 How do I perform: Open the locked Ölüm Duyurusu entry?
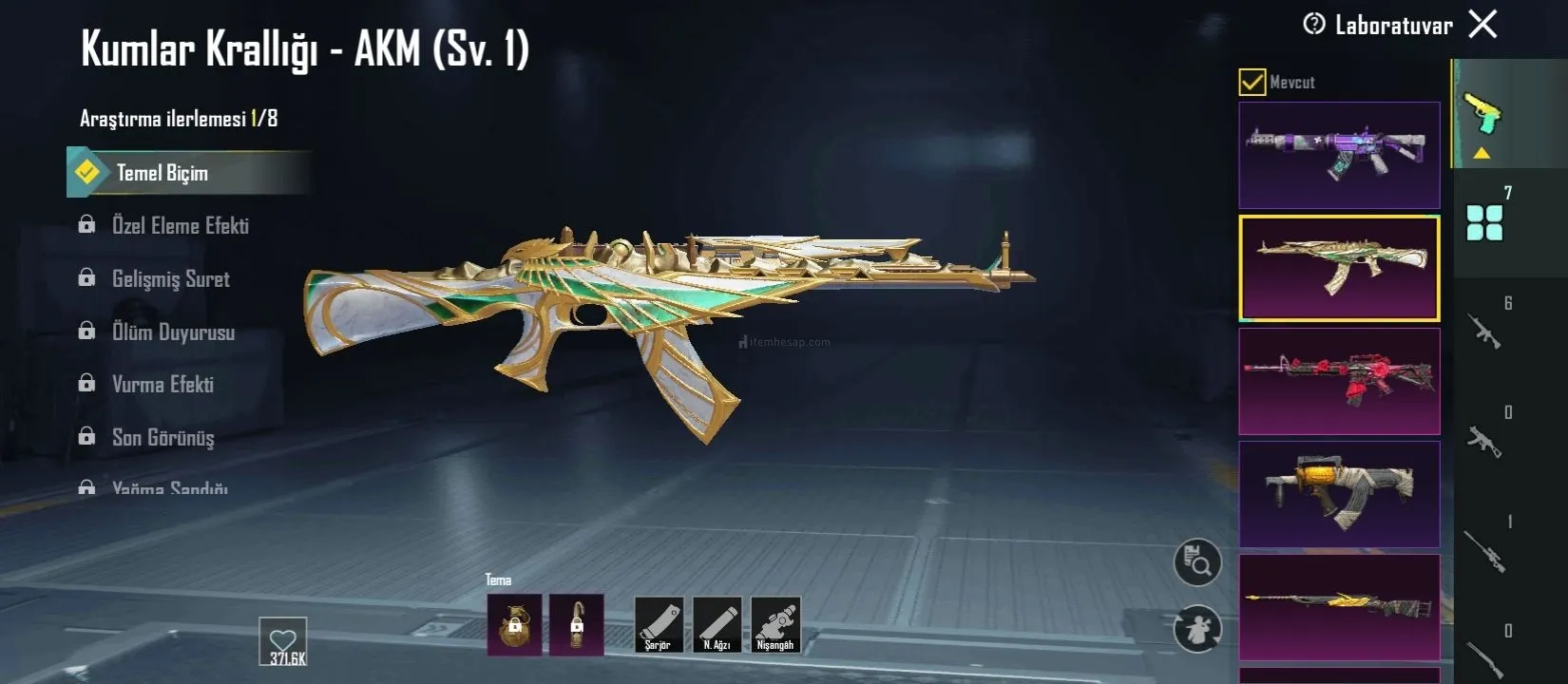point(173,332)
